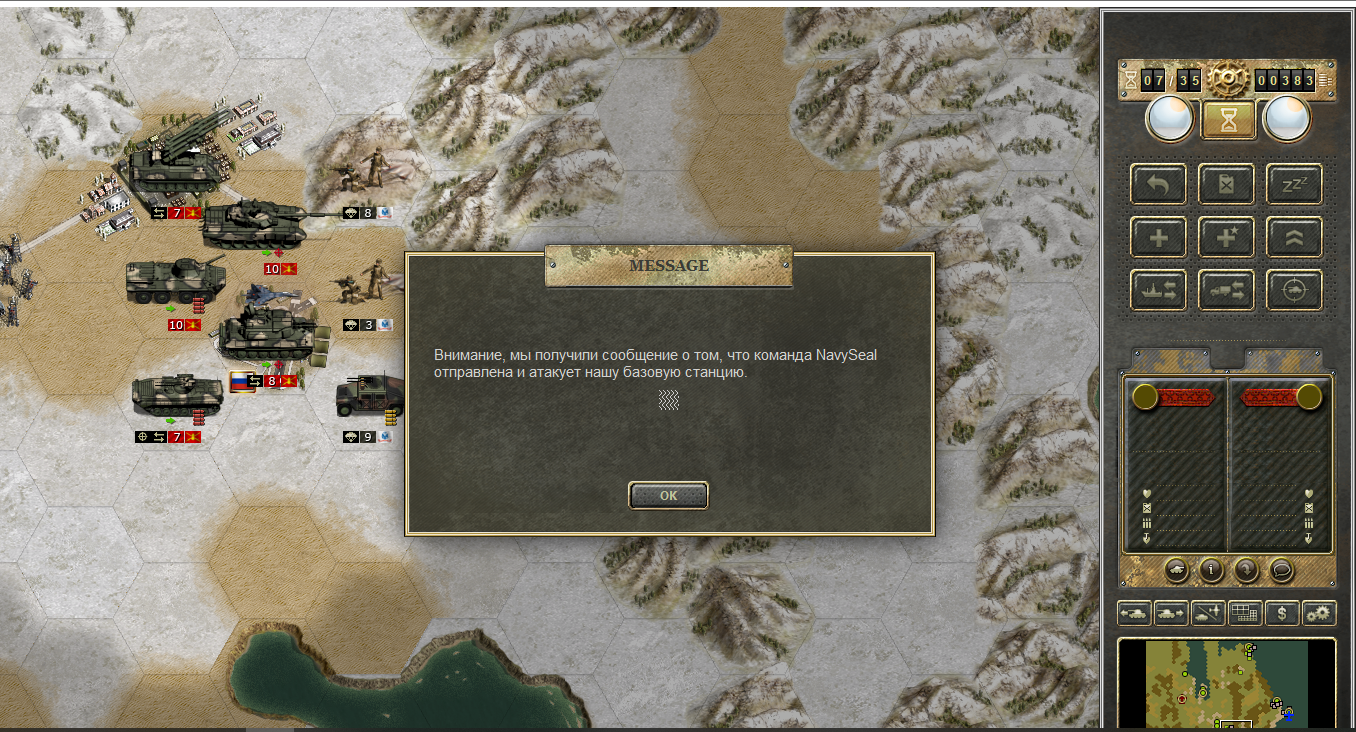This screenshot has height=732, width=1356.
Task: Put the unit to sleep with Zzz button
Action: pos(1294,184)
